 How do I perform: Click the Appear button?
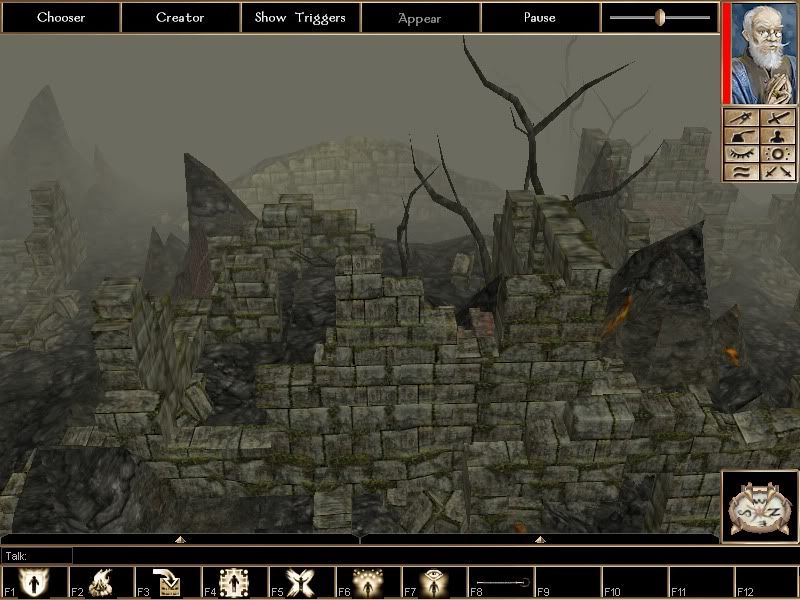[420, 17]
